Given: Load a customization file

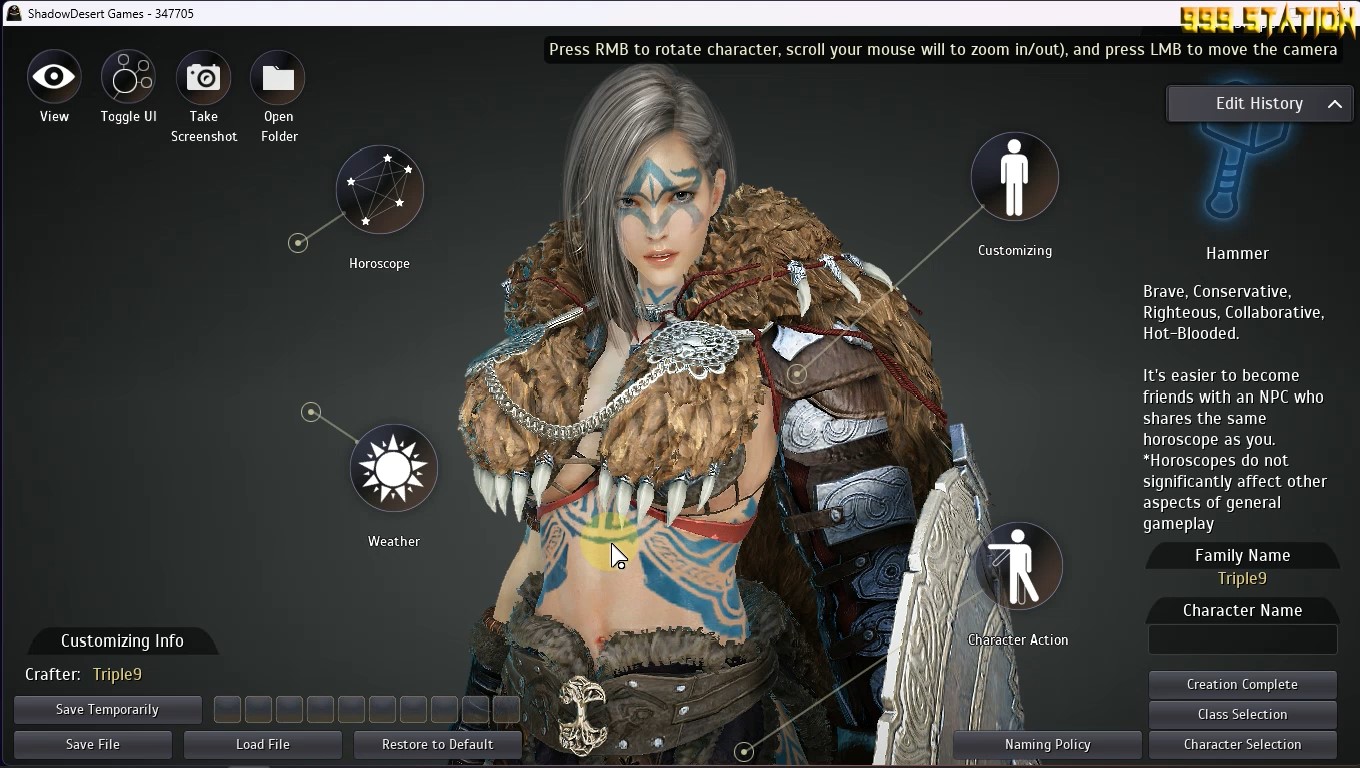Looking at the screenshot, I should coord(263,745).
